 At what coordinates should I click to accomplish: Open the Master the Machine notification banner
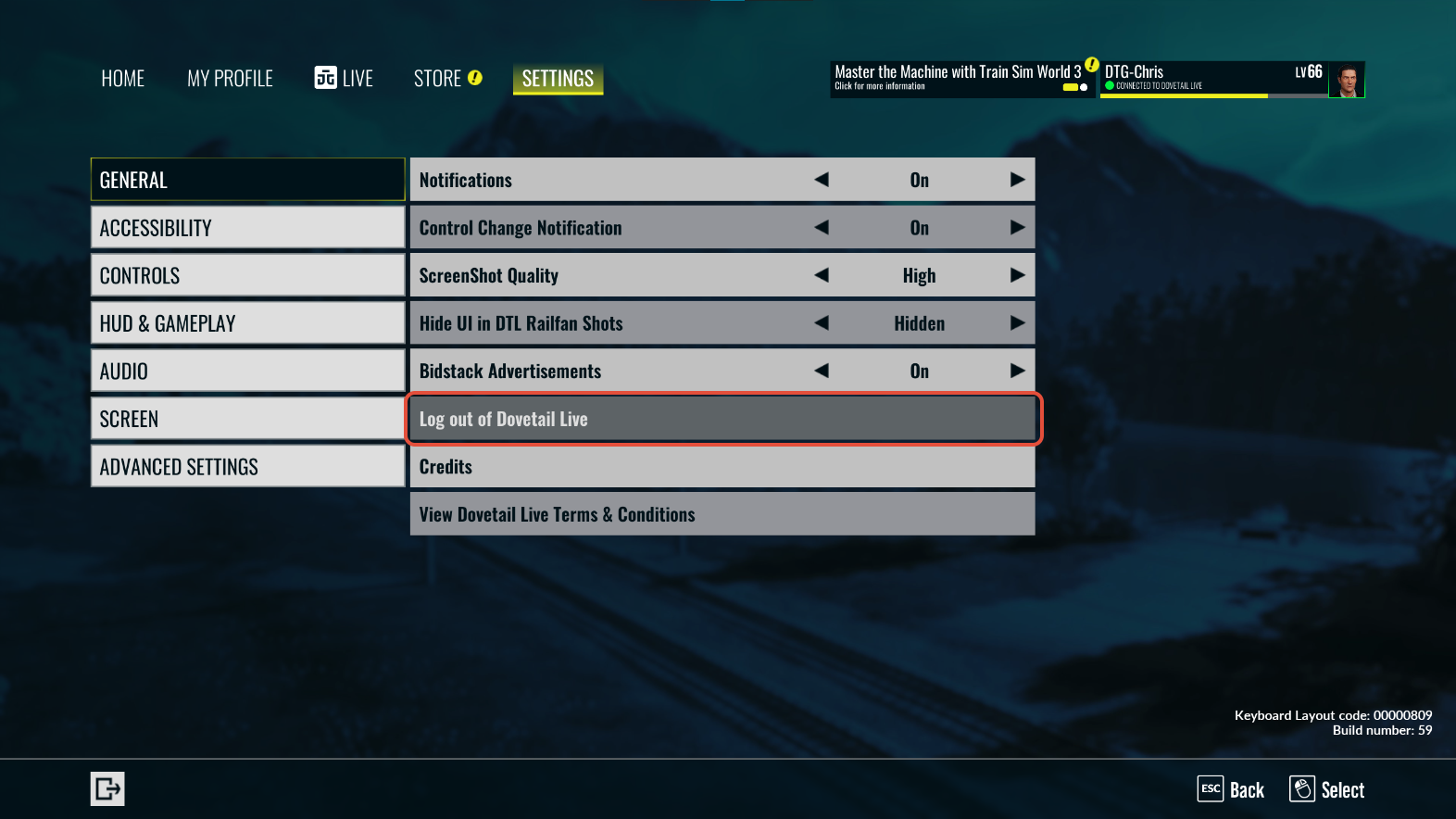pyautogui.click(x=960, y=79)
